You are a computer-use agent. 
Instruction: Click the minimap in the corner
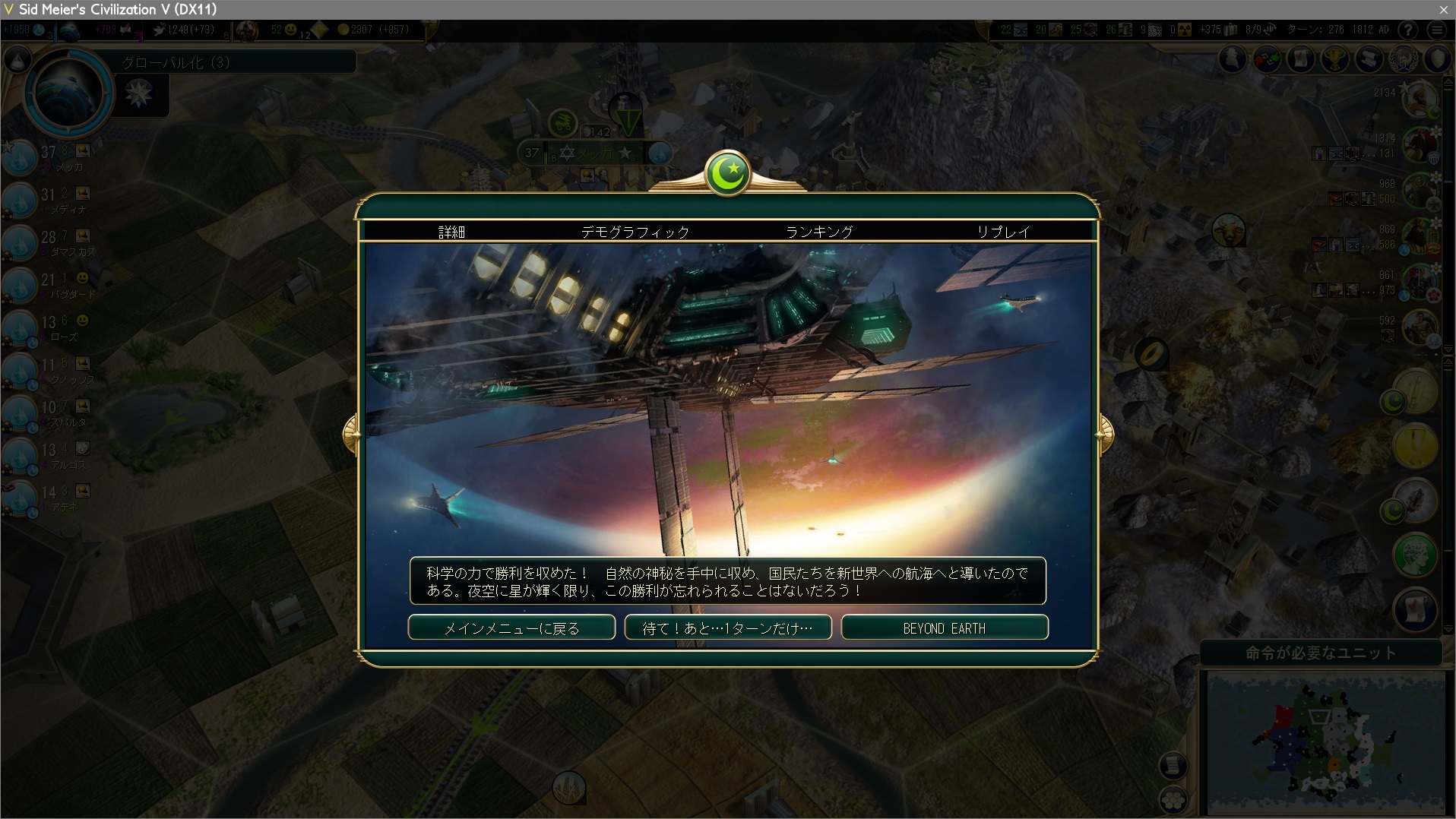click(1325, 742)
